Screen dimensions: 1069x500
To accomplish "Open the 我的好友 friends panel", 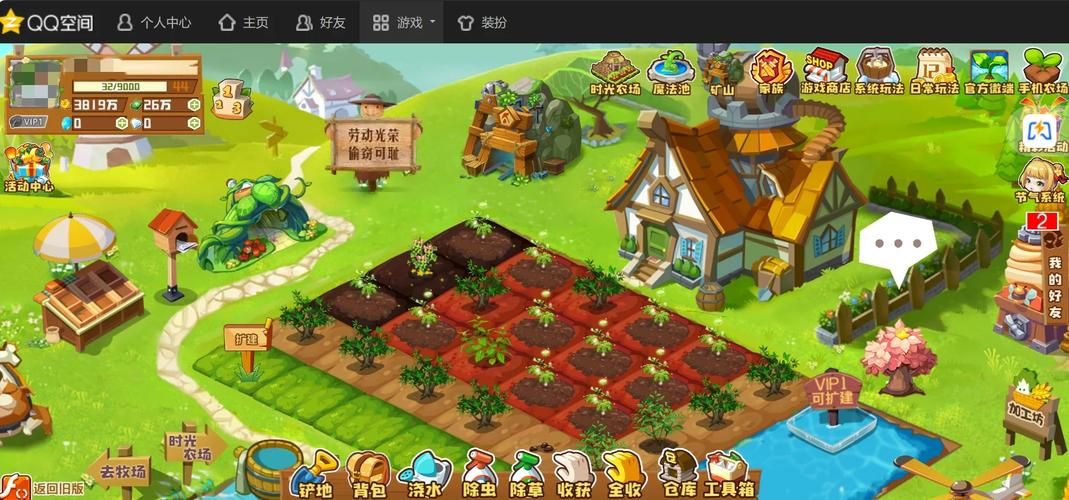I will [x=1054, y=284].
